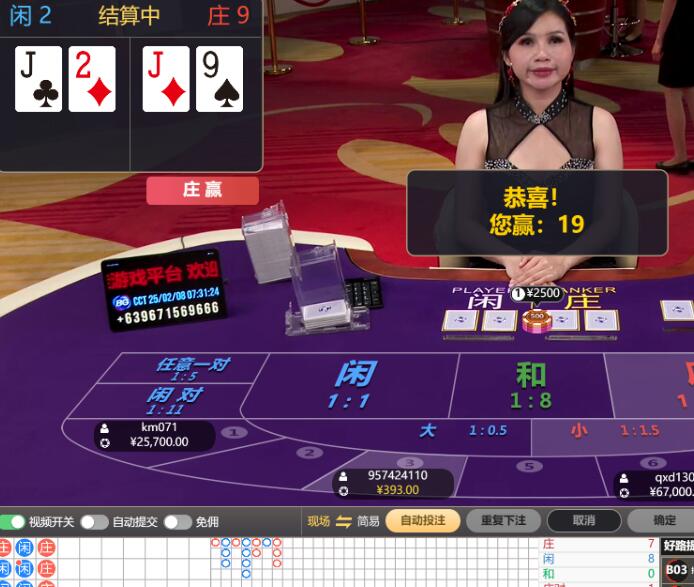Select player seat 957424110
This screenshot has height=587, width=694.
pyautogui.click(x=393, y=483)
